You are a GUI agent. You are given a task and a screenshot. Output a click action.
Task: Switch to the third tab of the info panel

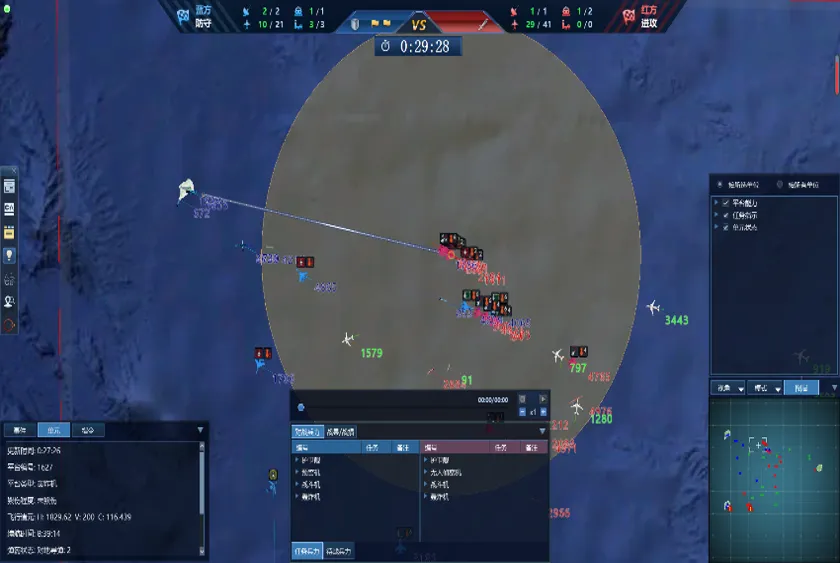pyautogui.click(x=88, y=430)
